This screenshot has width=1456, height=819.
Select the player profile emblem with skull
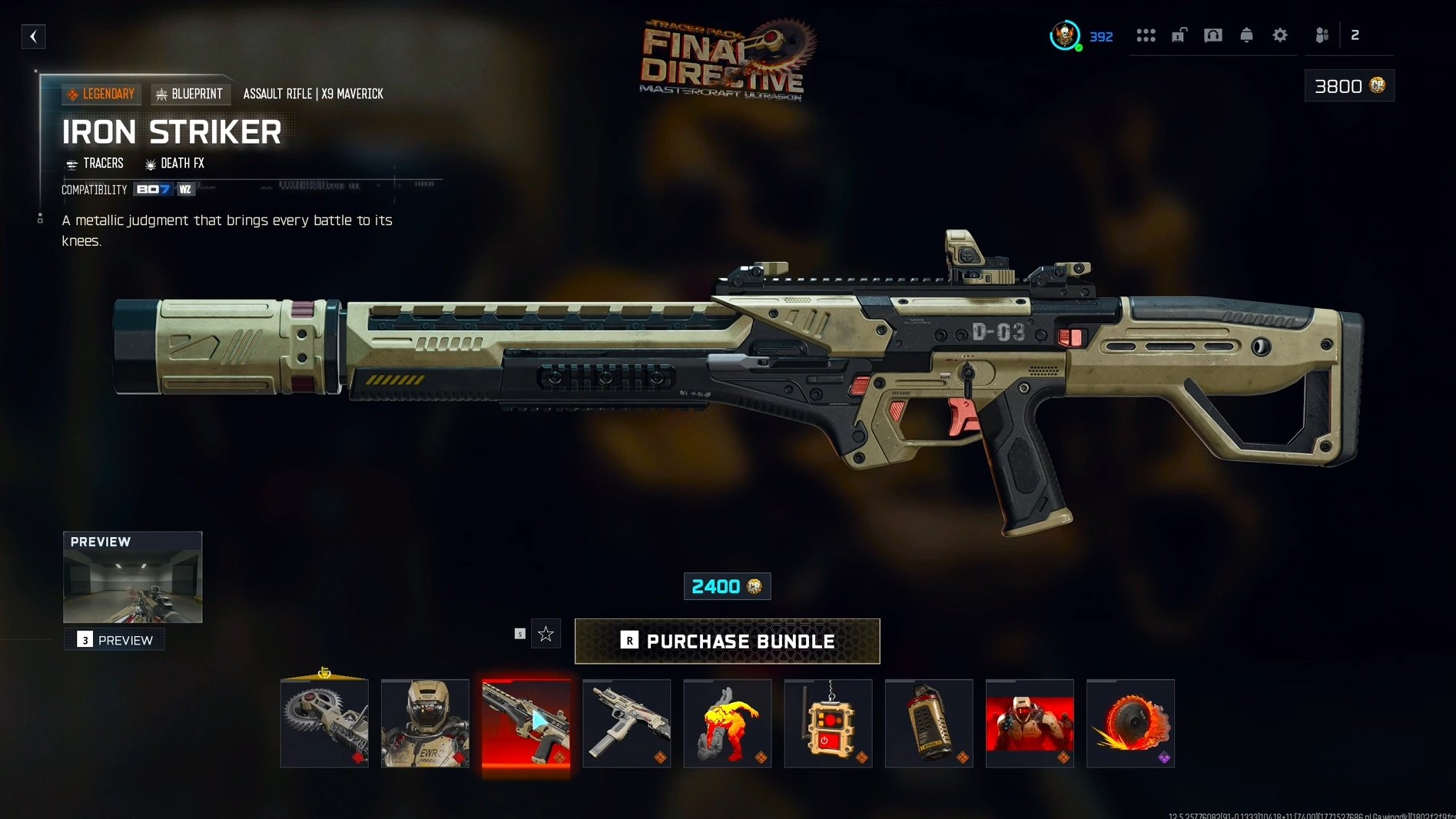(x=1066, y=35)
